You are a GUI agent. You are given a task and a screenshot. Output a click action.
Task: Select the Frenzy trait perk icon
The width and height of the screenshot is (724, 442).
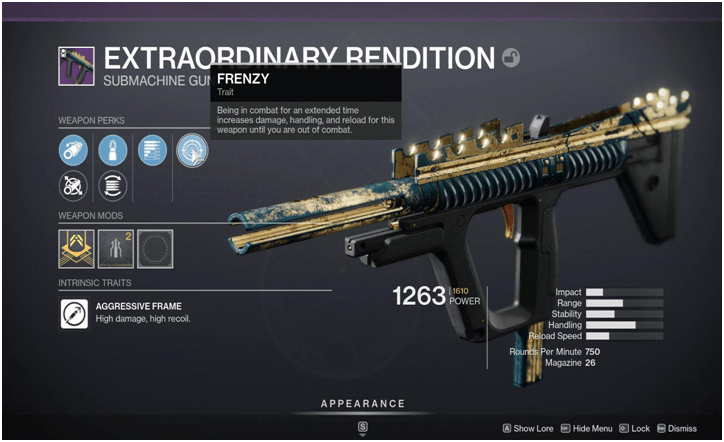[190, 150]
